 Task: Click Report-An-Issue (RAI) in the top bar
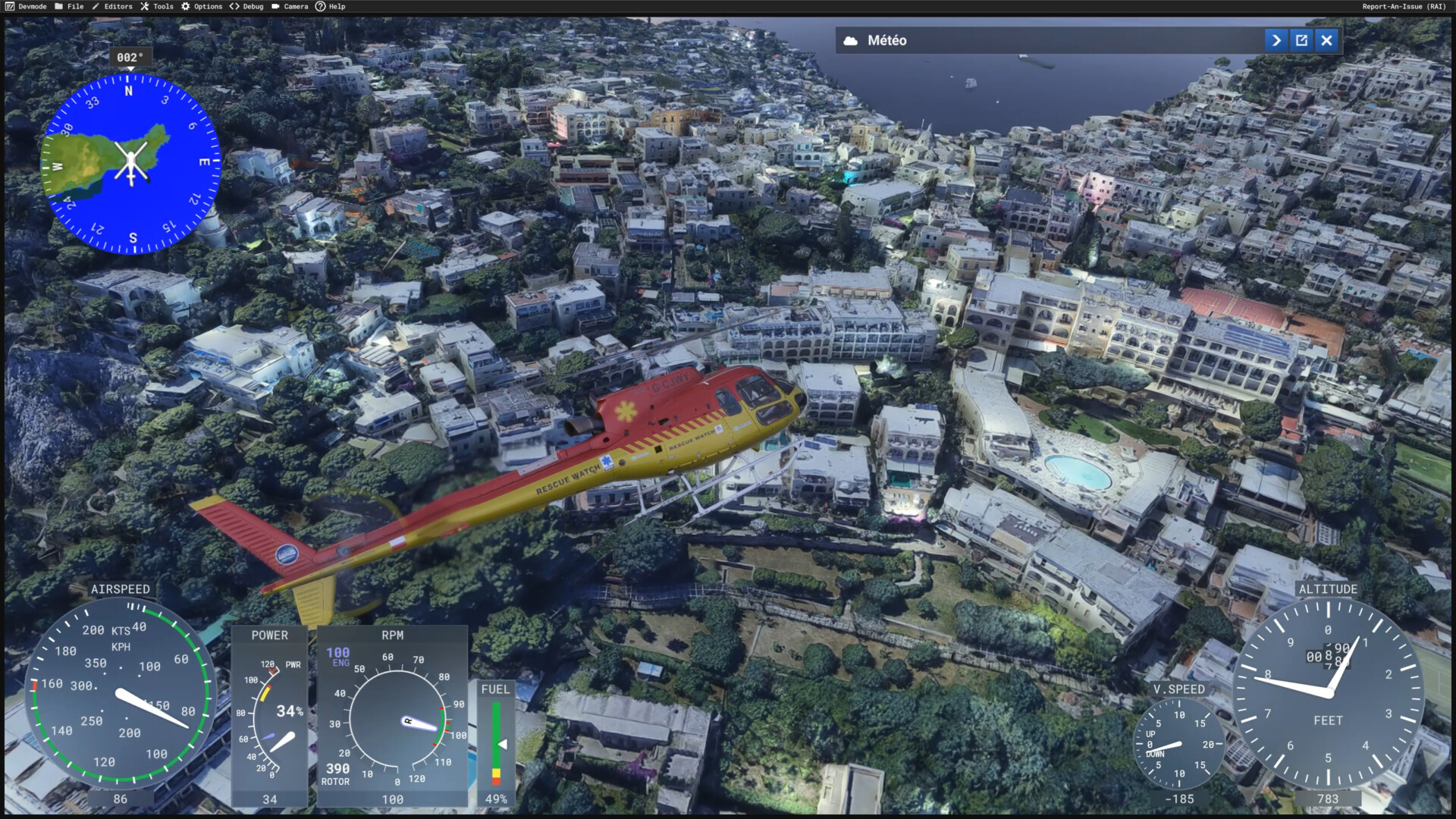1404,6
